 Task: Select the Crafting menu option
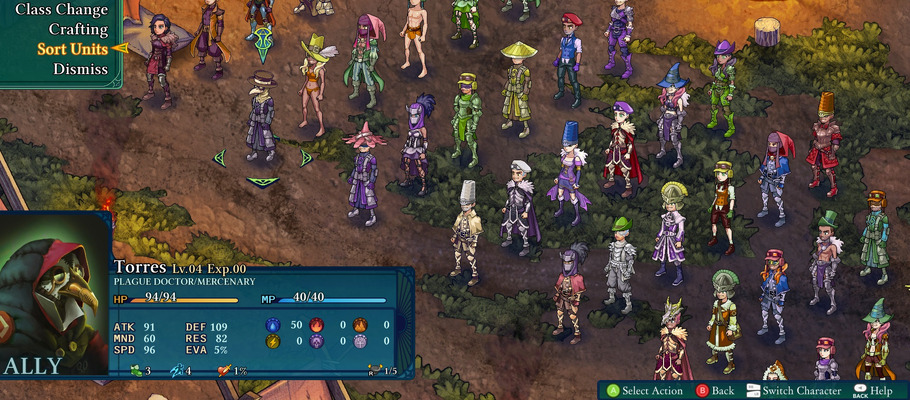pyautogui.click(x=78, y=29)
